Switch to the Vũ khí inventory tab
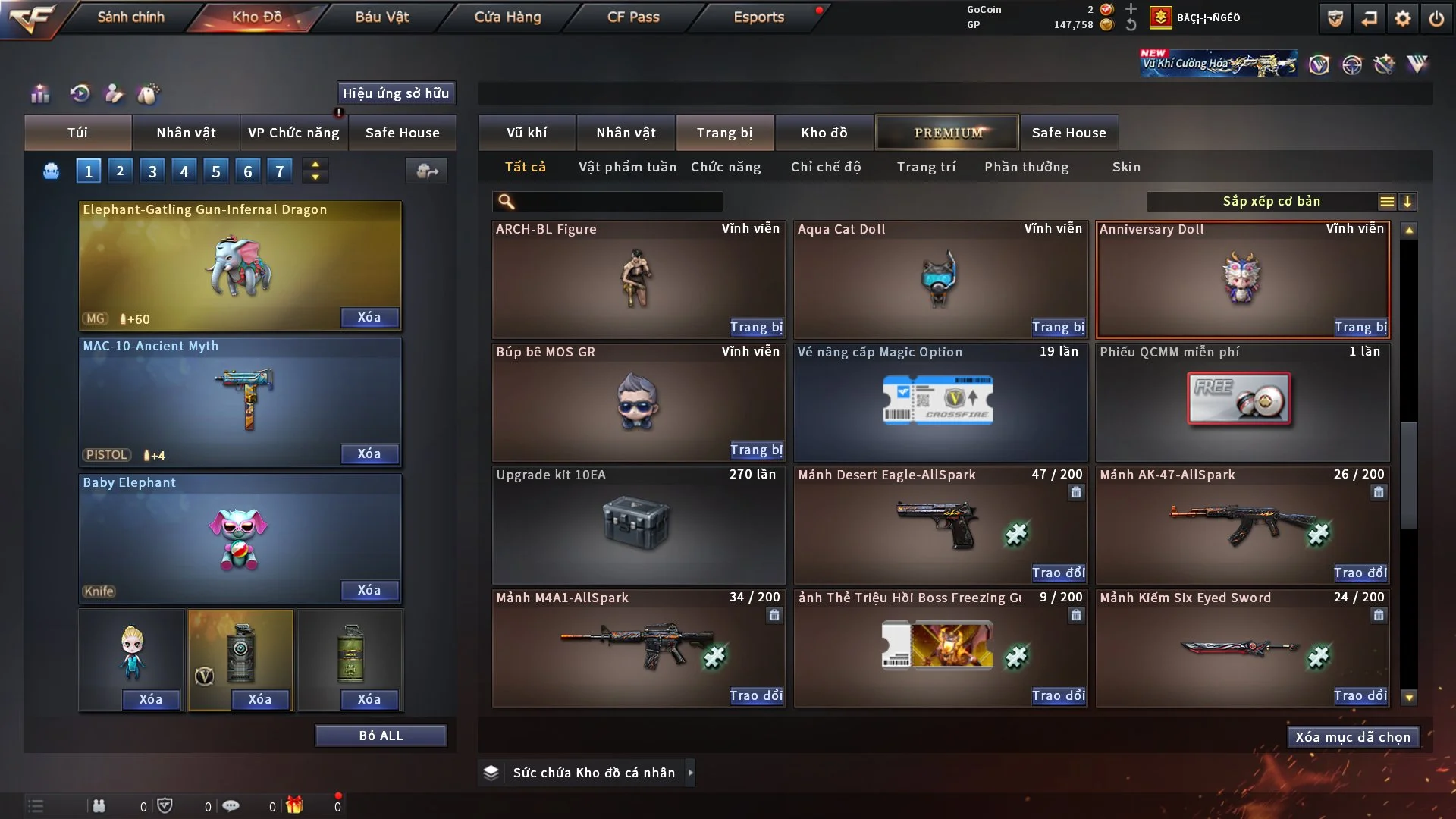Screen dimensions: 1456x819 (527, 133)
